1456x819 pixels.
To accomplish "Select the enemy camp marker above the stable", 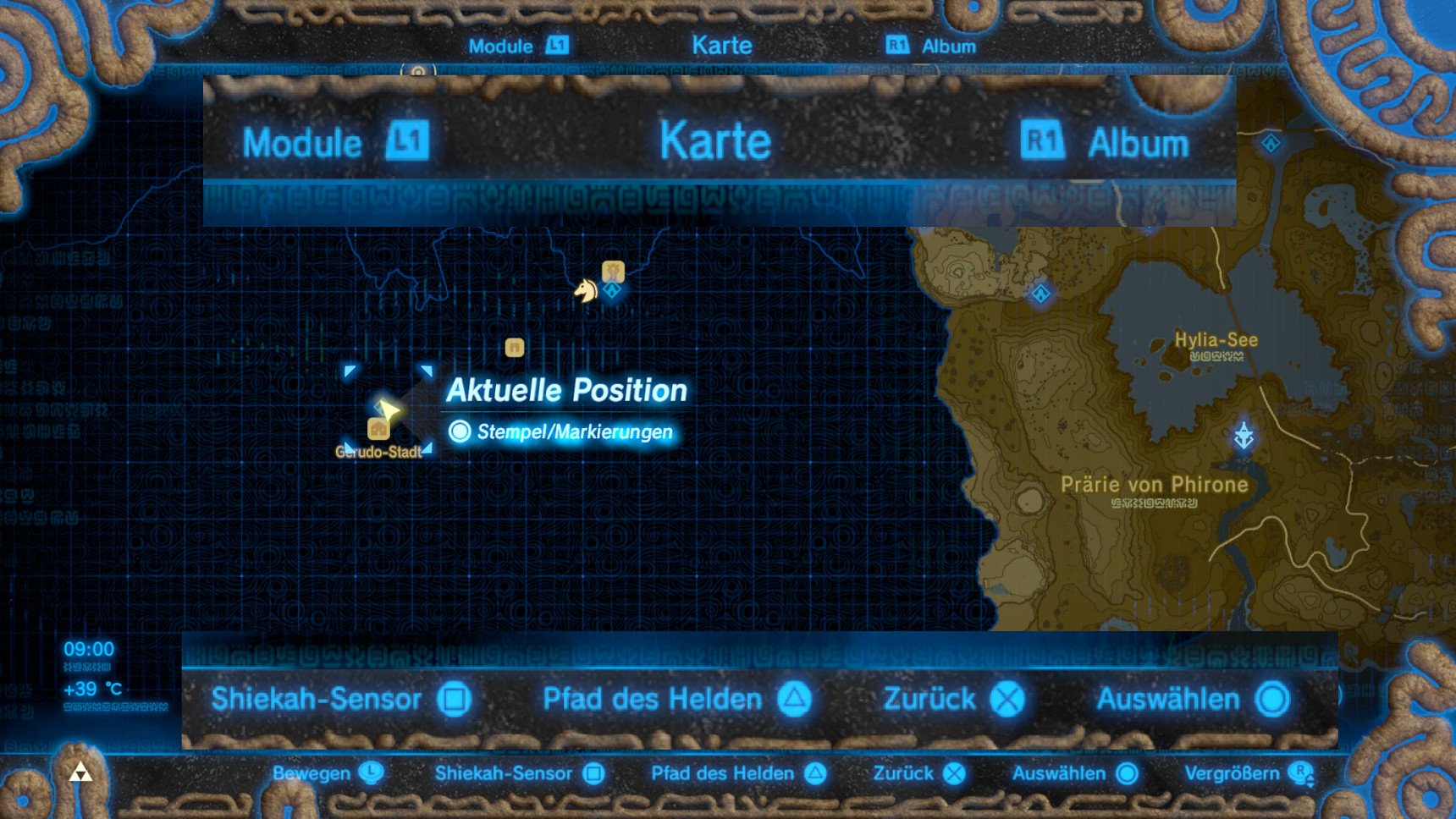I will [x=614, y=270].
